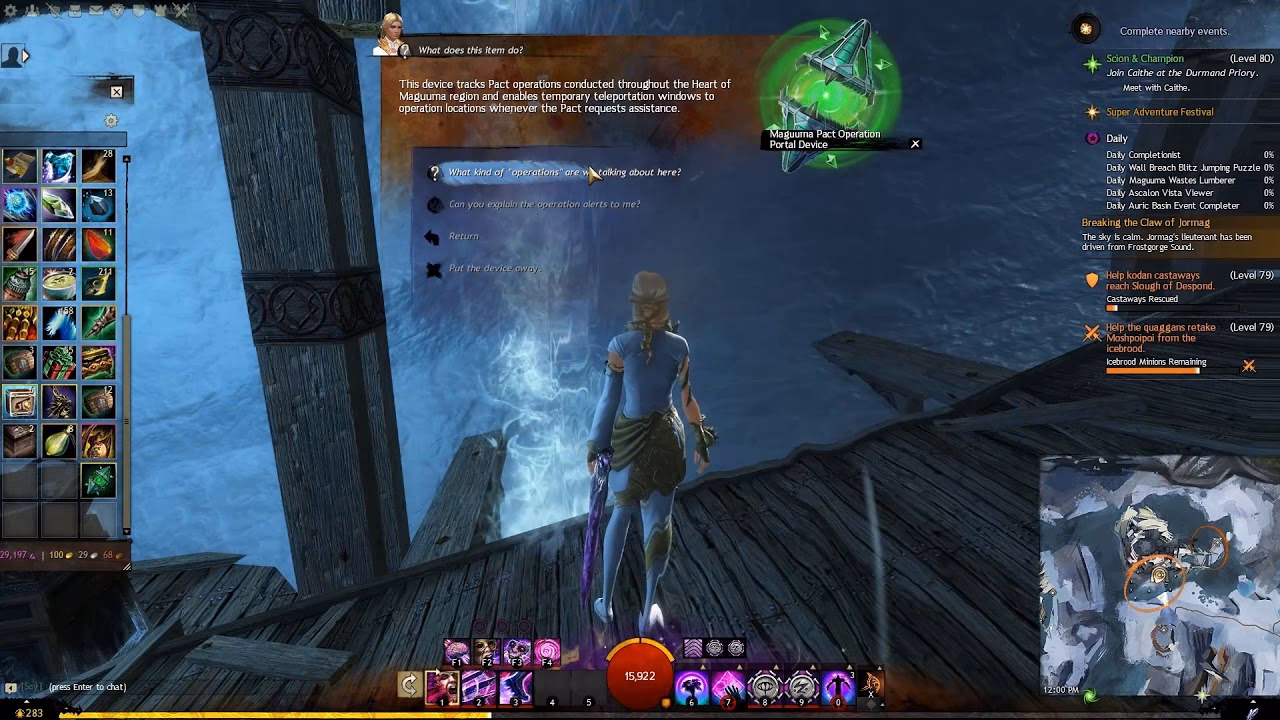Choose 'Can you explain the operation alerts'

[x=544, y=204]
